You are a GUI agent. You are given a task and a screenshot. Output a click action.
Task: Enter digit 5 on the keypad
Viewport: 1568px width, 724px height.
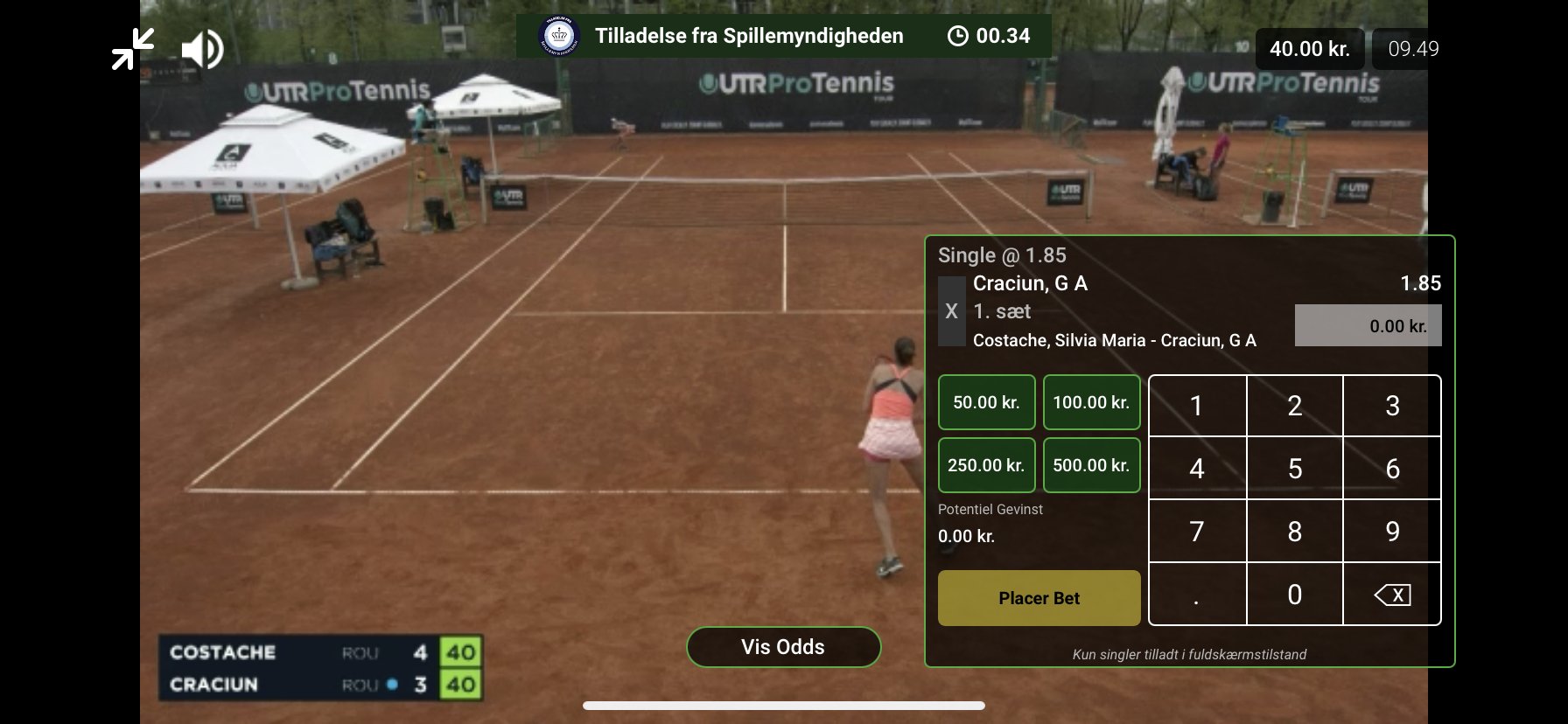(1295, 469)
